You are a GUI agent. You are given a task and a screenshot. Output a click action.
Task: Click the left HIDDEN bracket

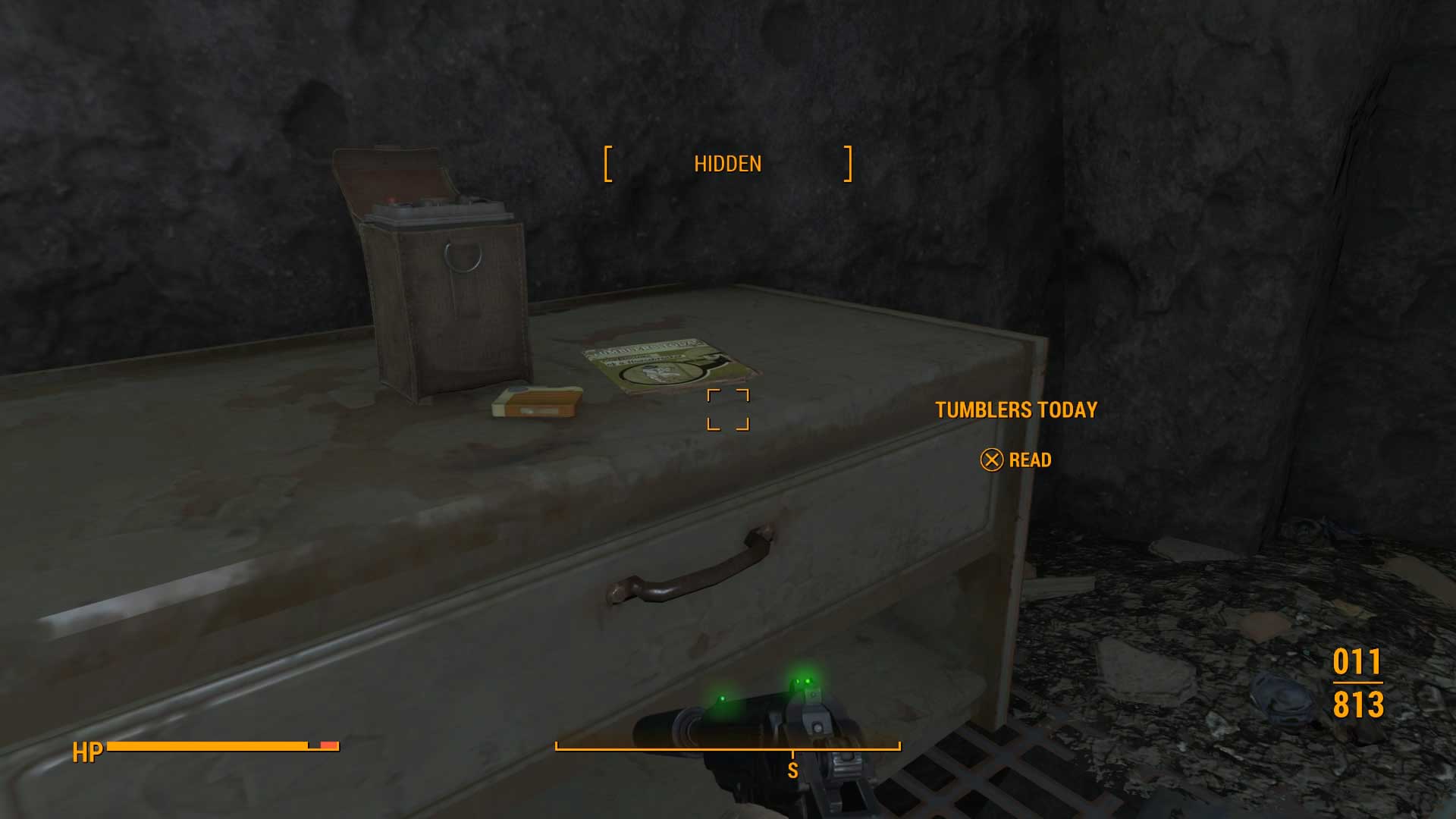tap(607, 163)
